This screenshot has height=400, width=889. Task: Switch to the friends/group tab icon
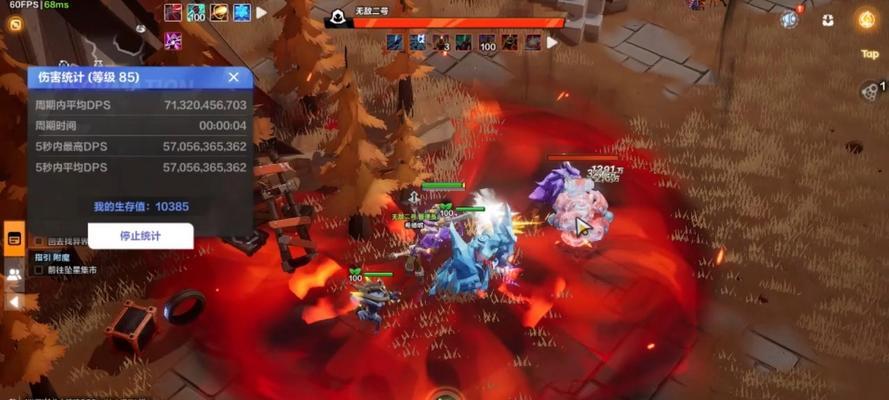(14, 273)
